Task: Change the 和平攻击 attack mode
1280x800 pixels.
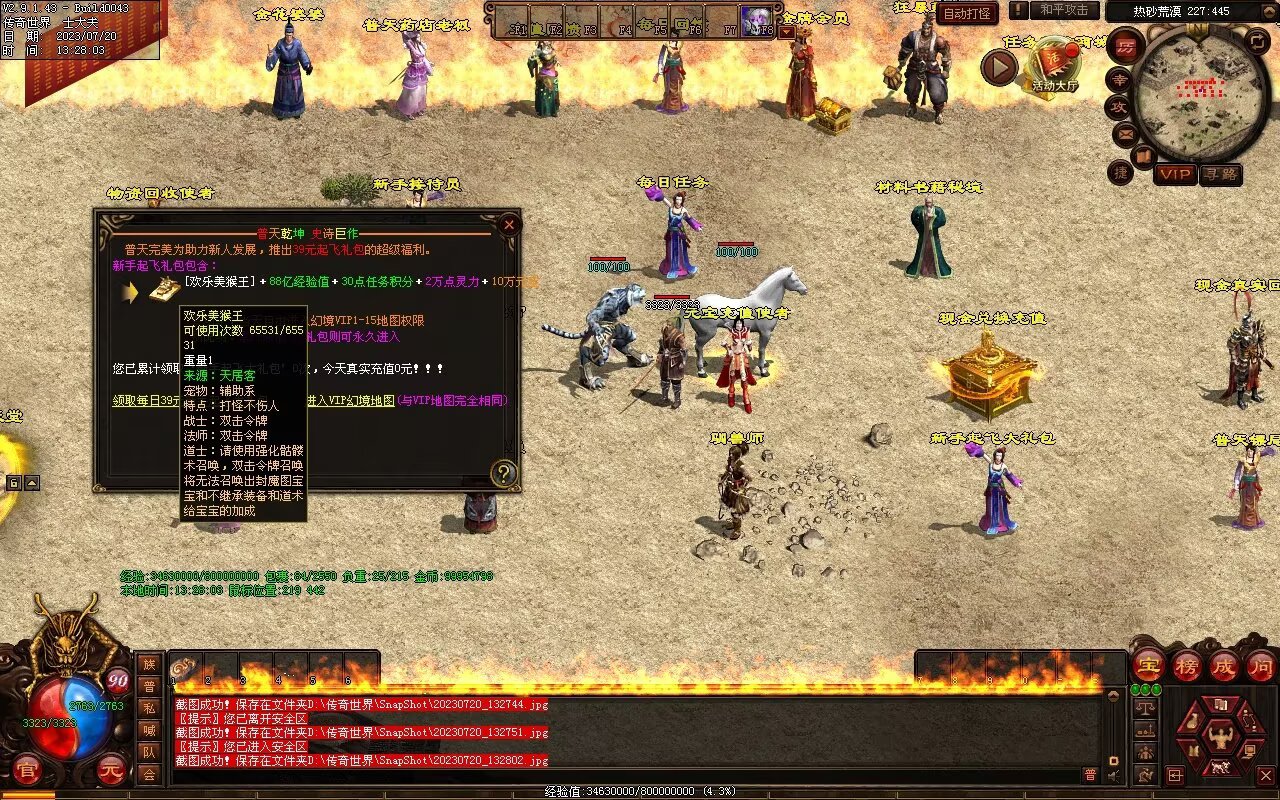Action: pyautogui.click(x=1063, y=10)
